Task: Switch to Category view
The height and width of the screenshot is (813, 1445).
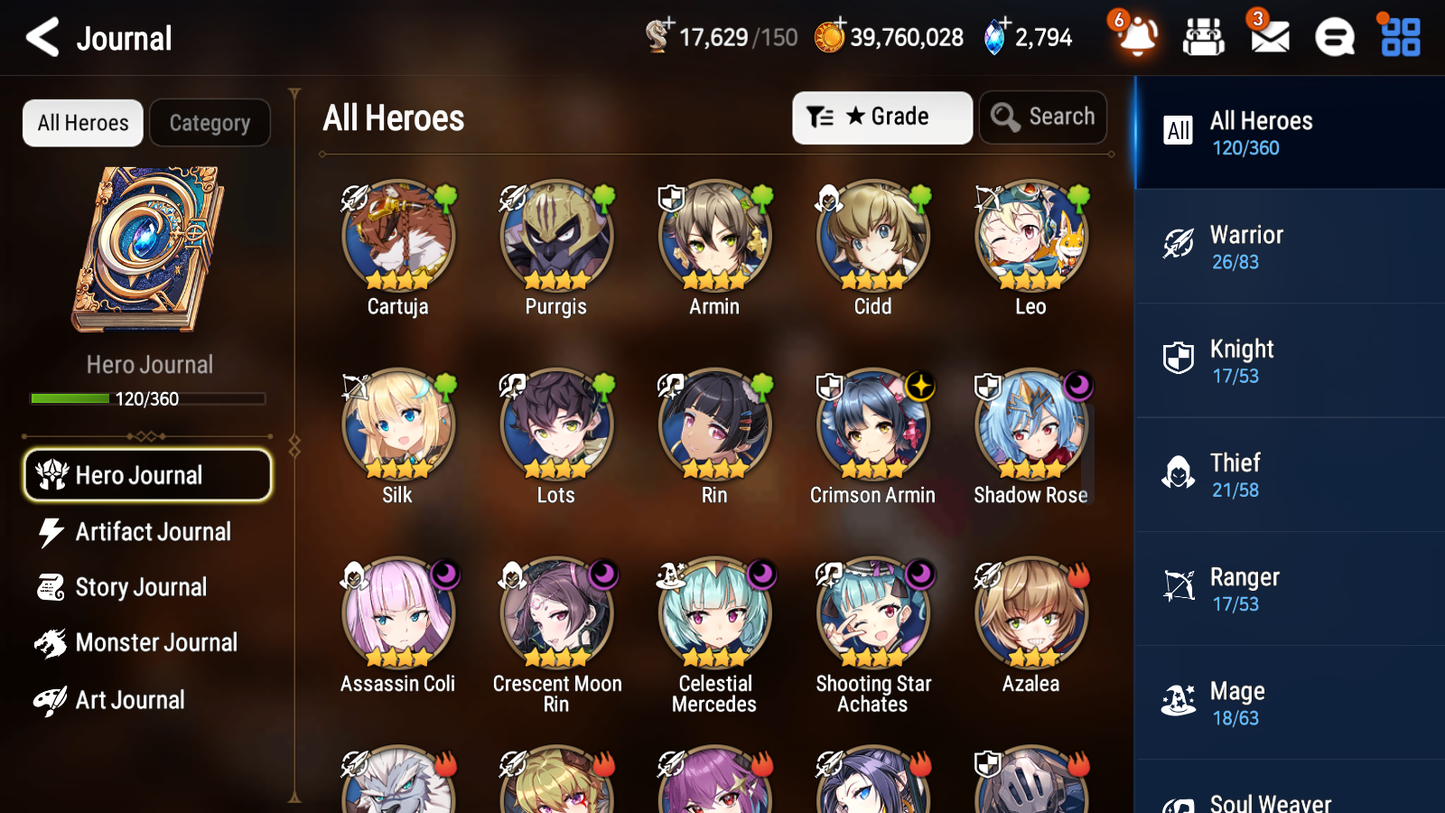Action: [210, 122]
